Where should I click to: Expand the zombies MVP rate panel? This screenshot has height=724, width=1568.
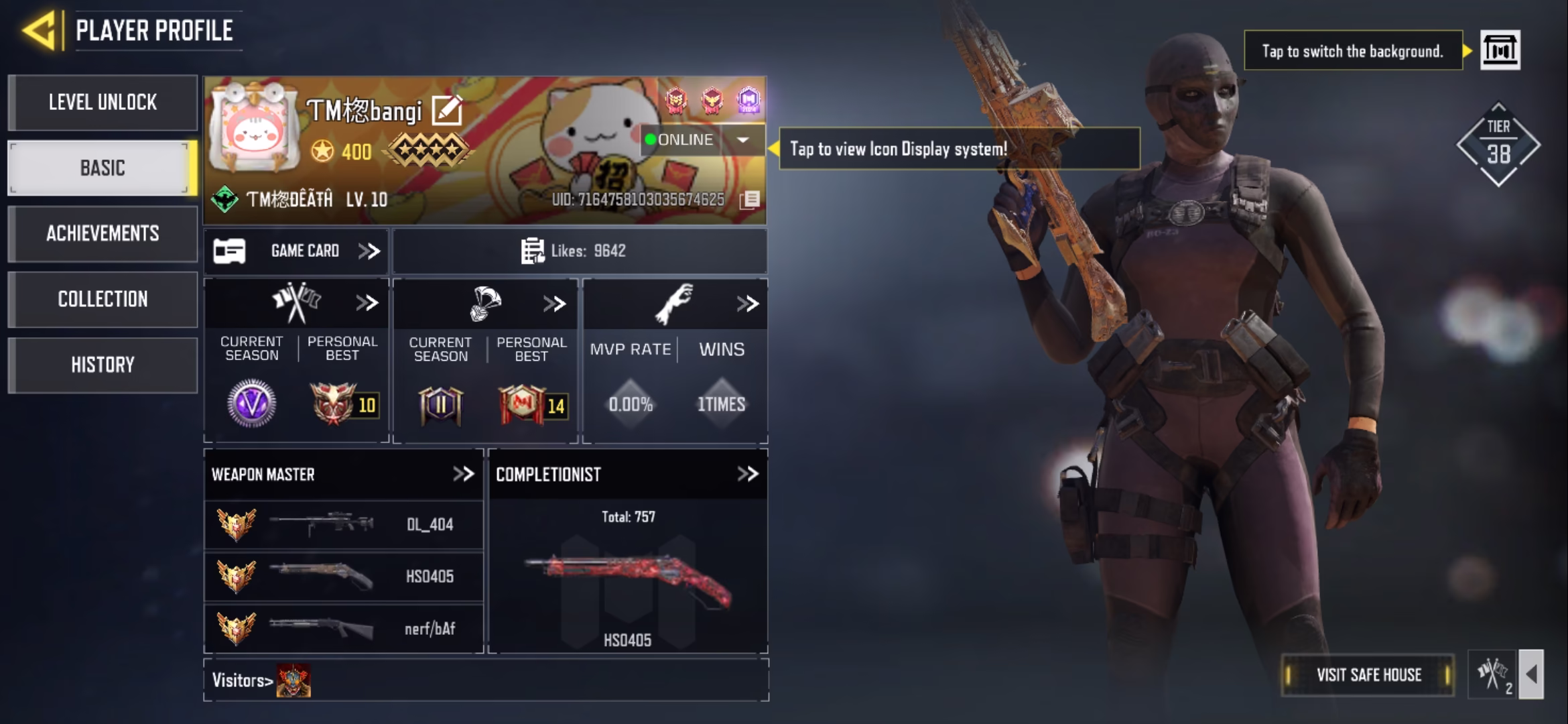pos(747,304)
